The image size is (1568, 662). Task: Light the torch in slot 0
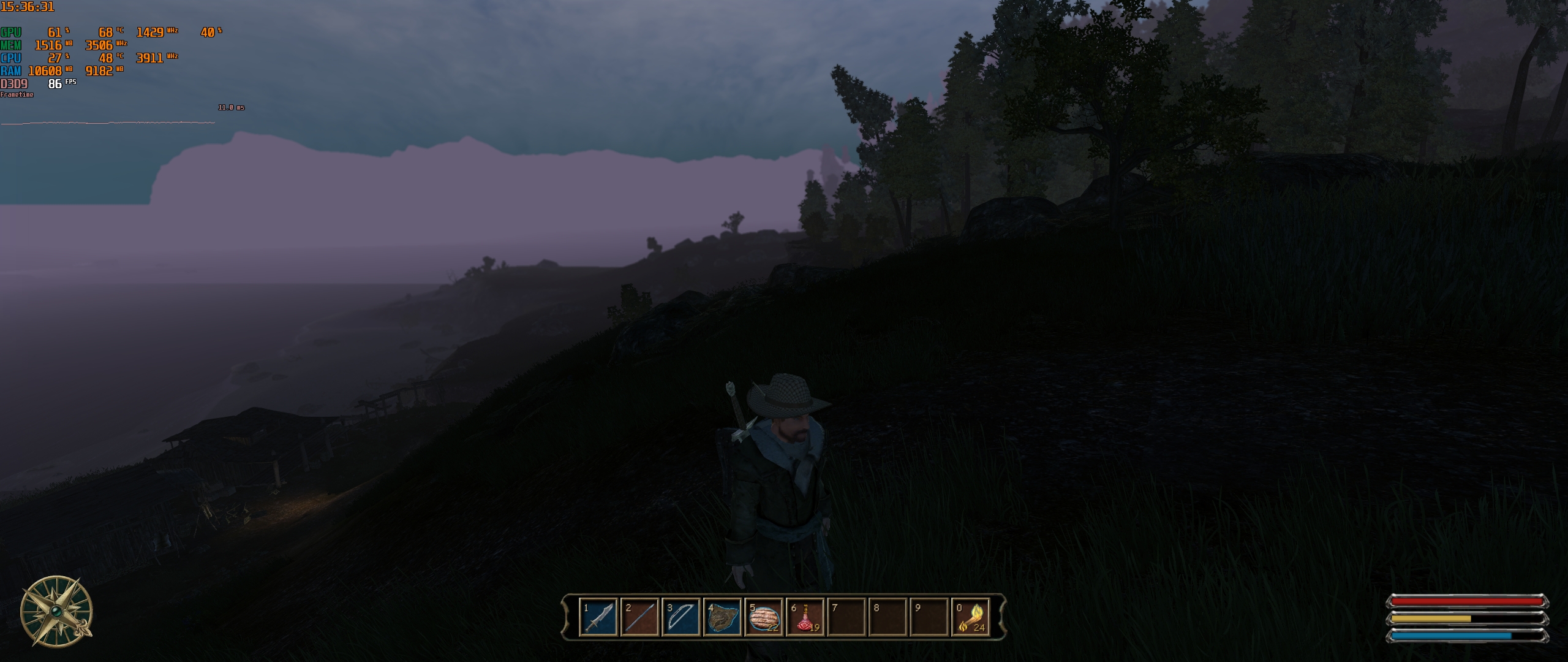click(971, 617)
